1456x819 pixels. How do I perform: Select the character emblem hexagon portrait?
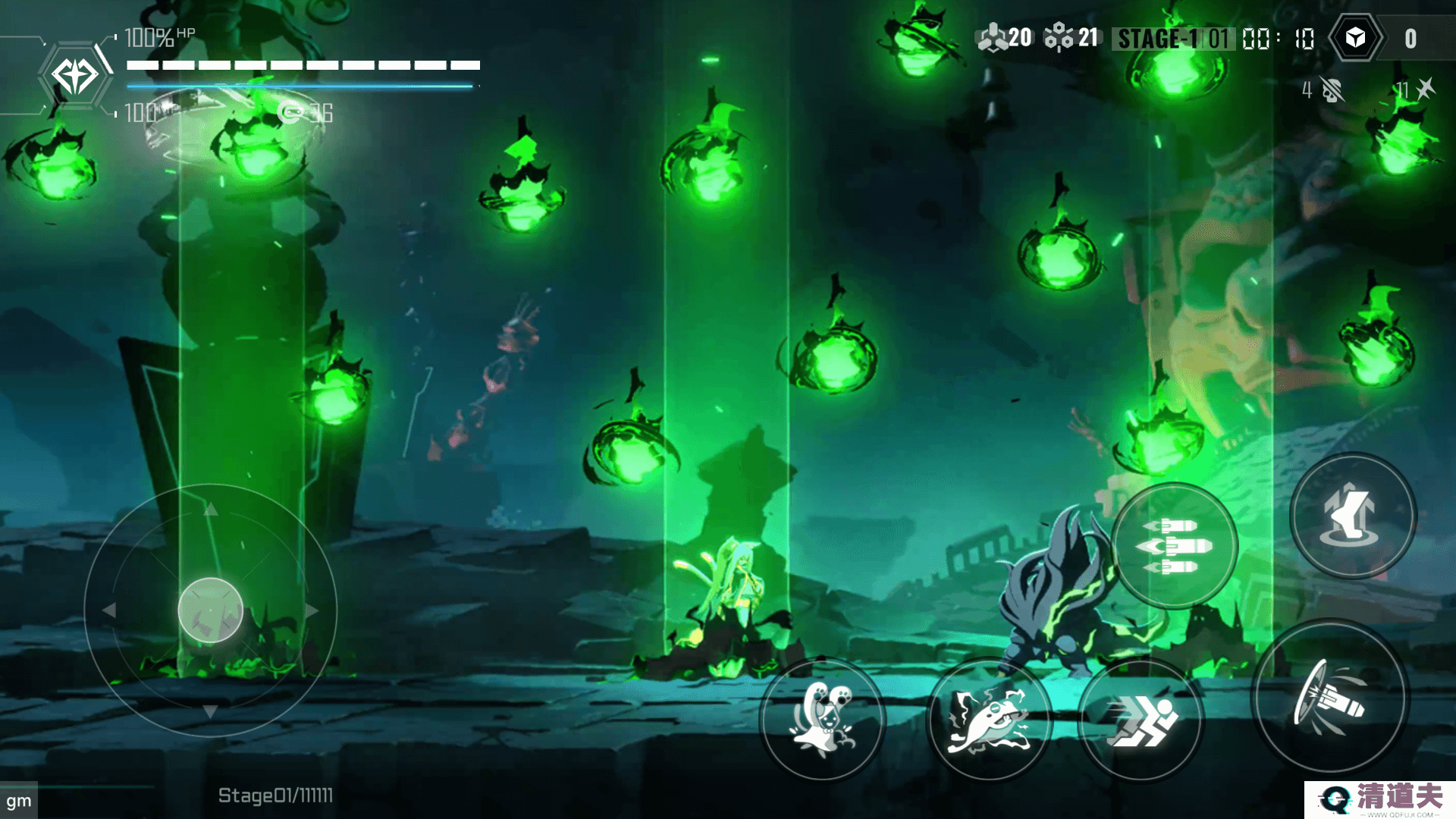pos(74,76)
